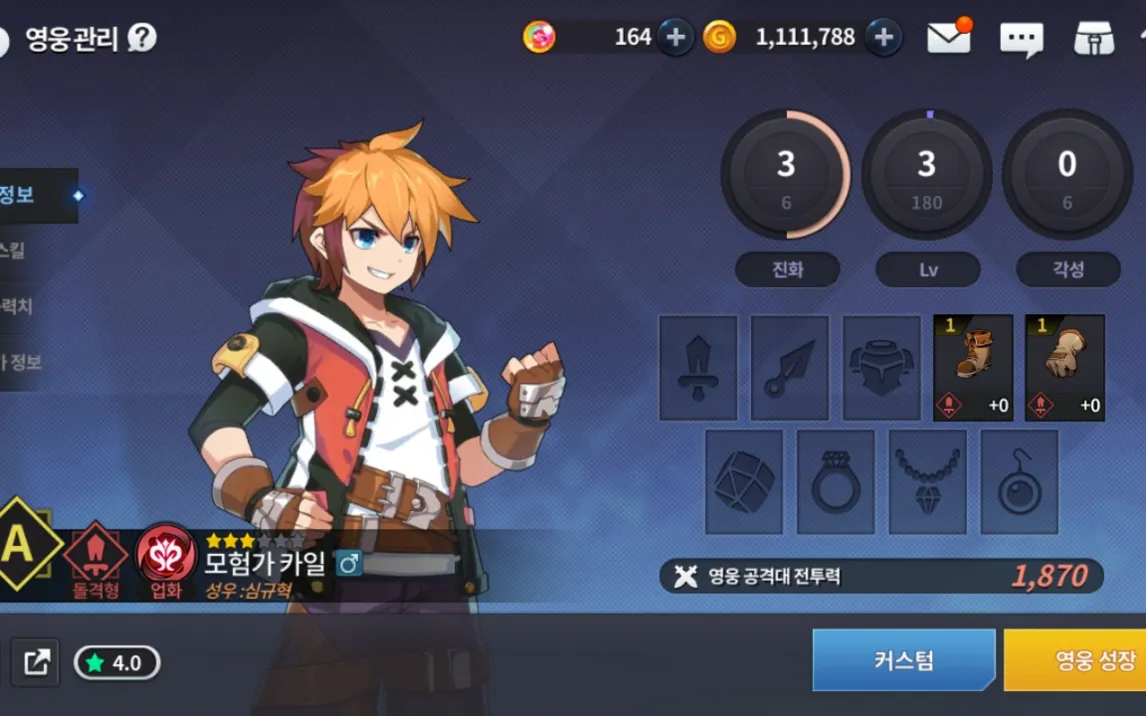Click the blue 커스텀 button
Viewport: 1146px width, 716px height.
[903, 660]
